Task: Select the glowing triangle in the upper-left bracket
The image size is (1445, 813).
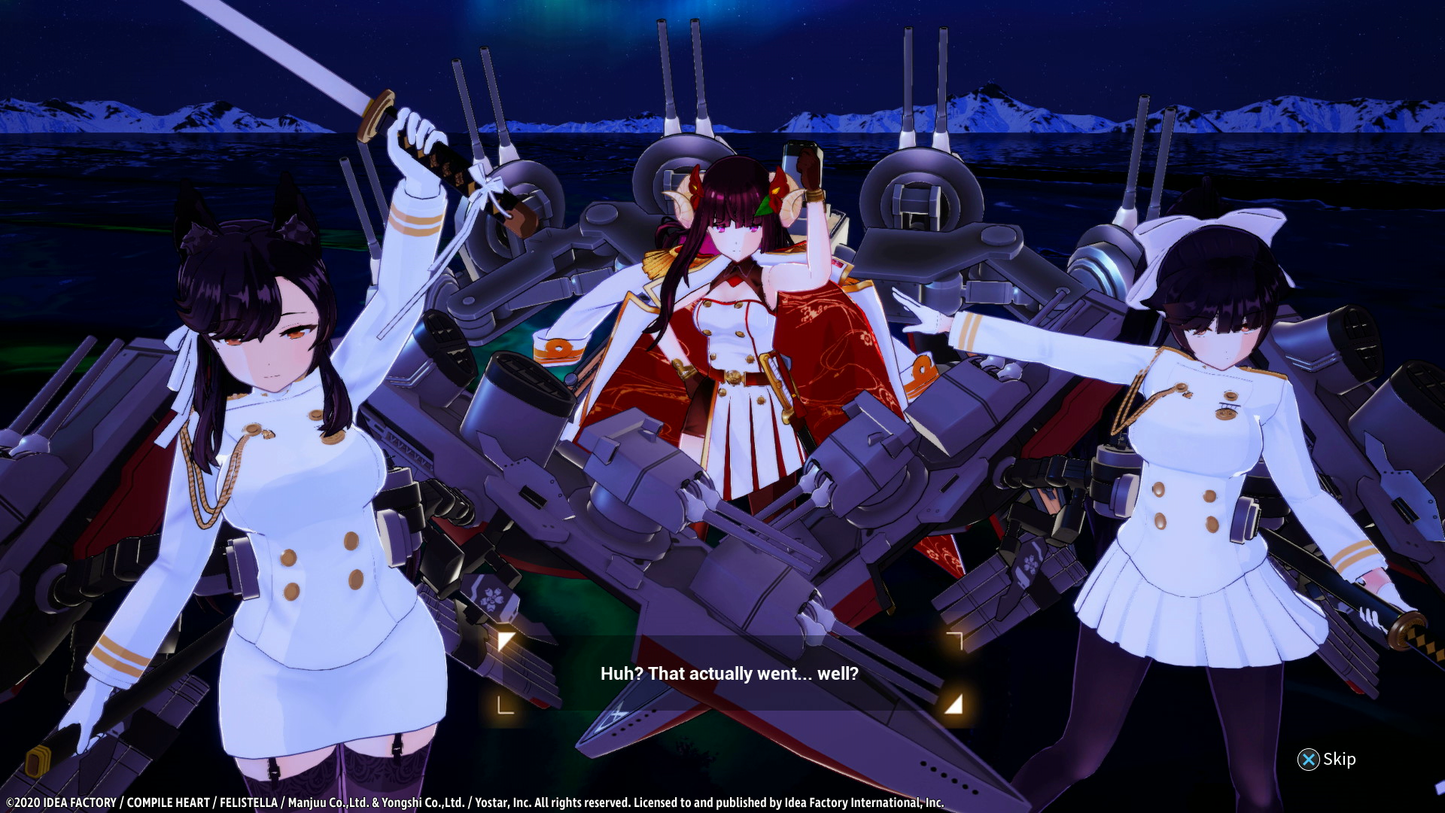Action: tap(507, 642)
